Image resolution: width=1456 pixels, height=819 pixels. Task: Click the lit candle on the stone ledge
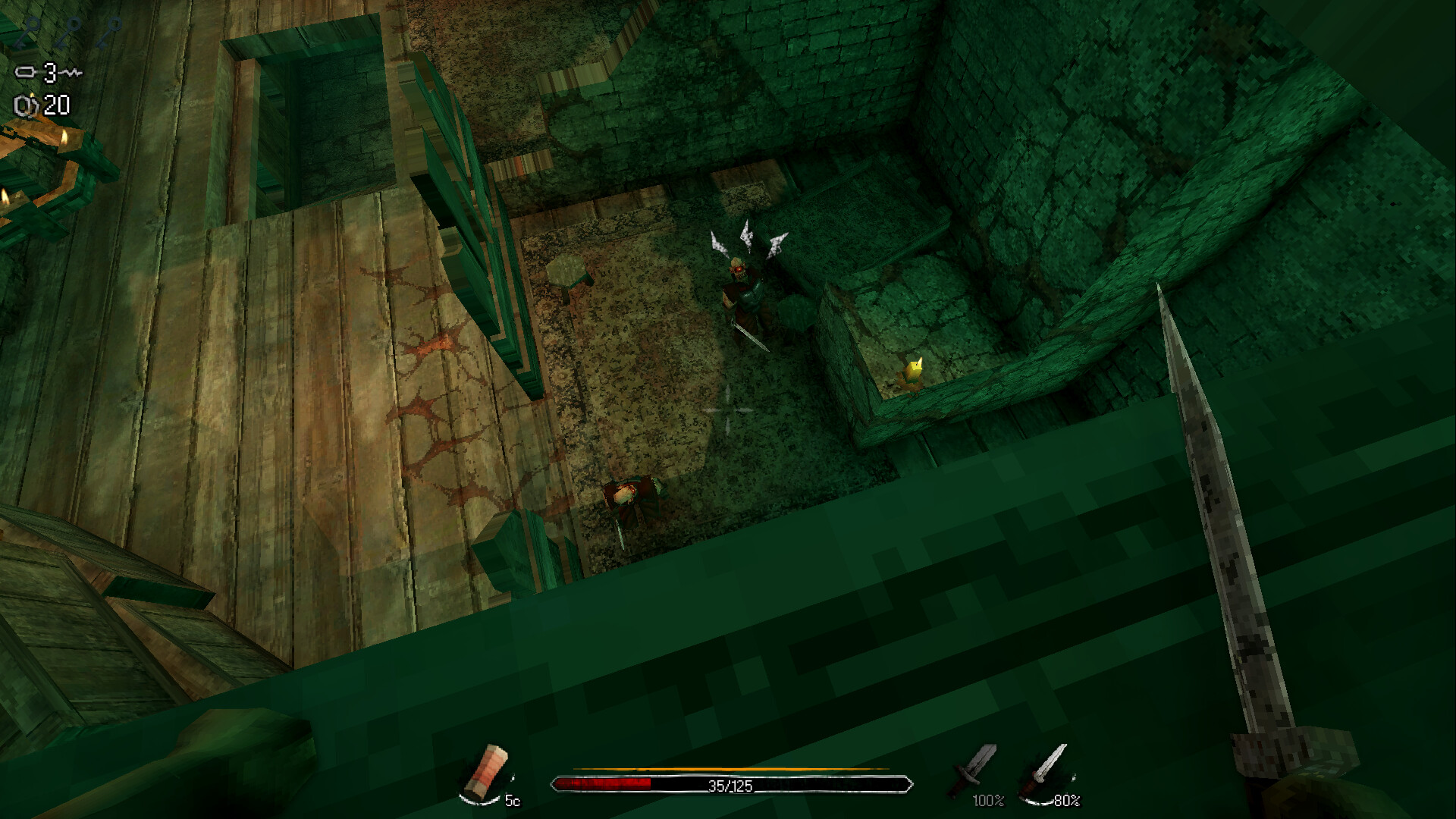click(914, 367)
